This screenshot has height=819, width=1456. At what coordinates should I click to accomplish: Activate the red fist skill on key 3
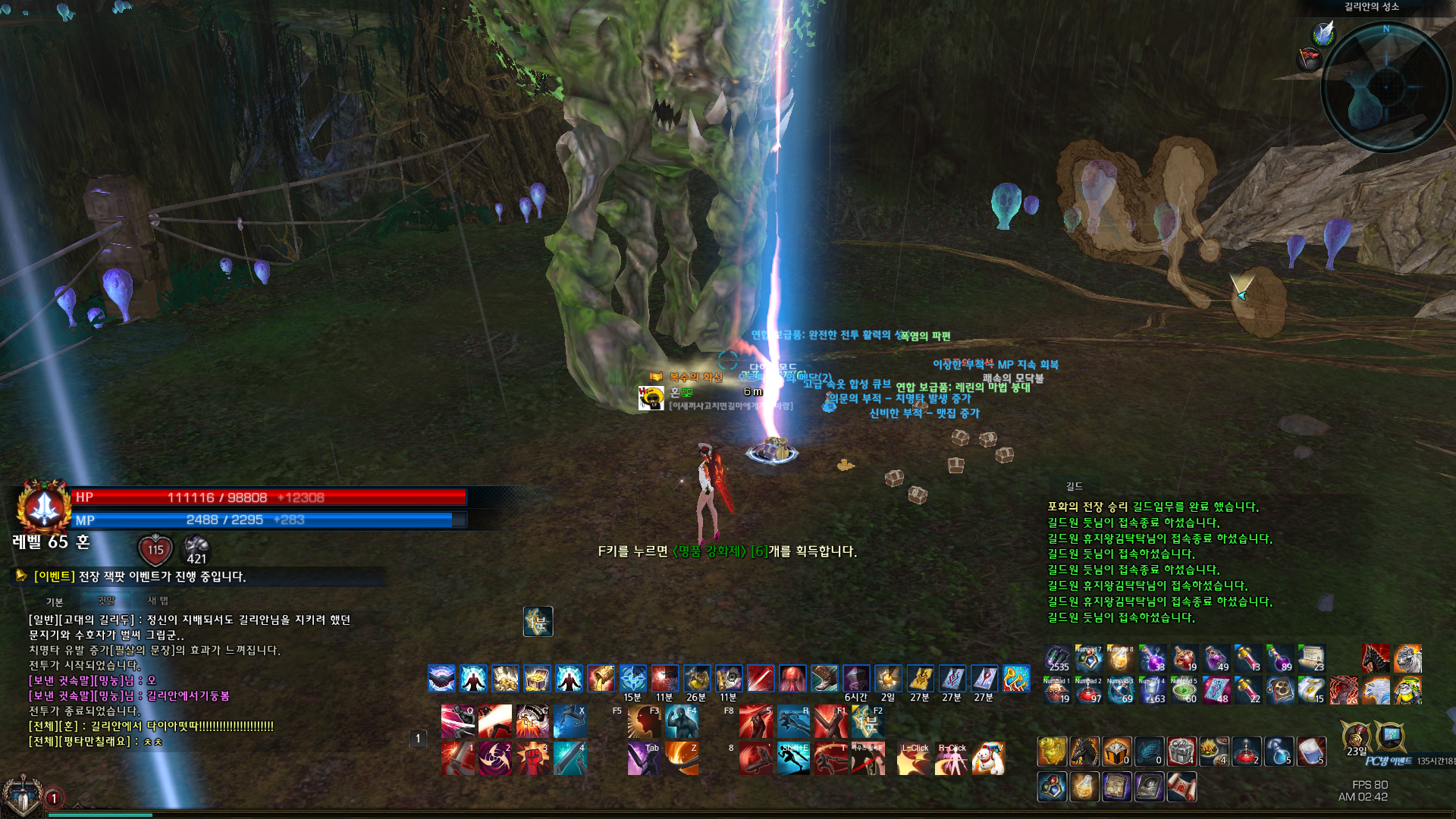click(x=532, y=758)
